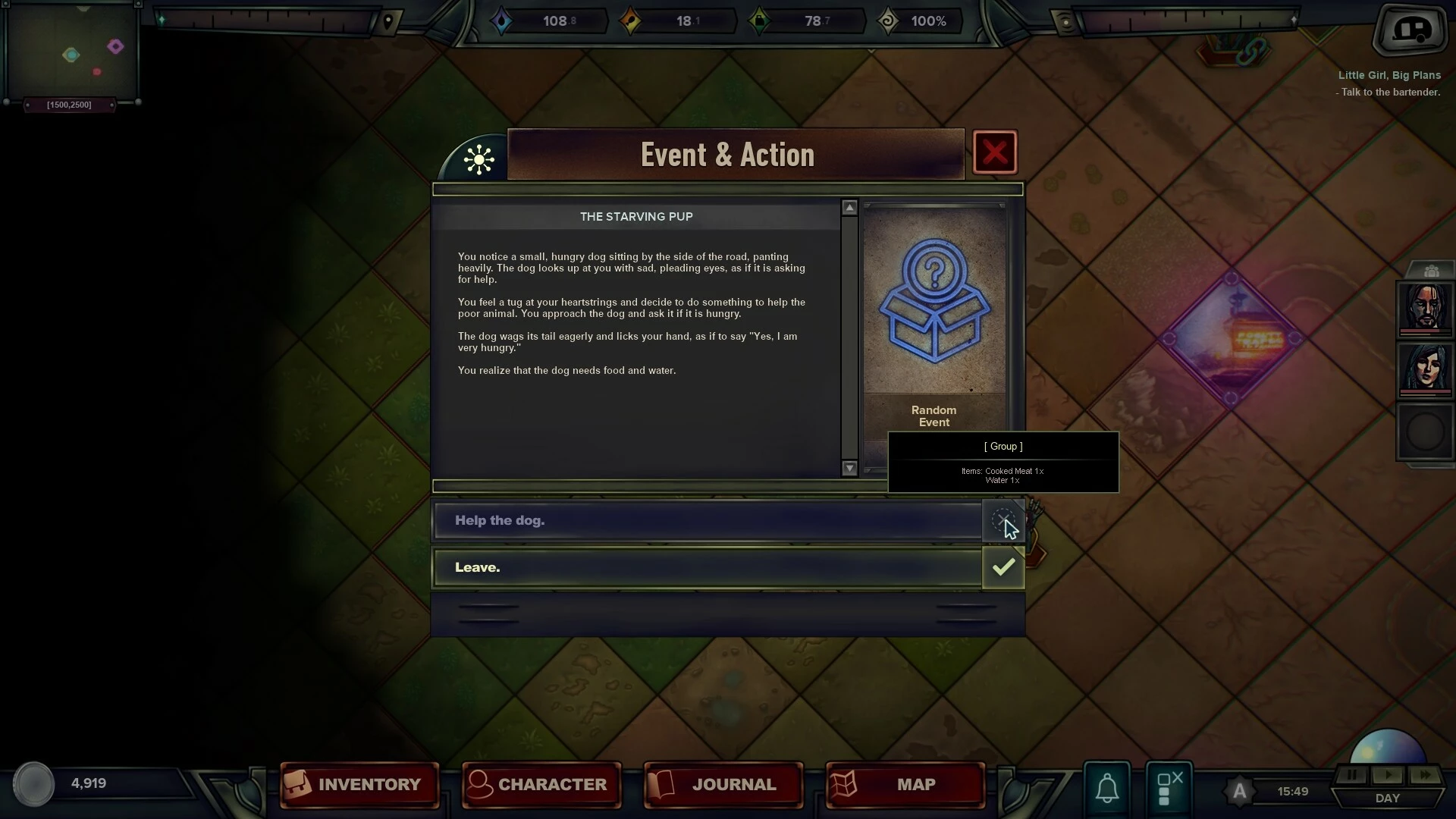
Task: Open the Journal
Action: point(723,785)
